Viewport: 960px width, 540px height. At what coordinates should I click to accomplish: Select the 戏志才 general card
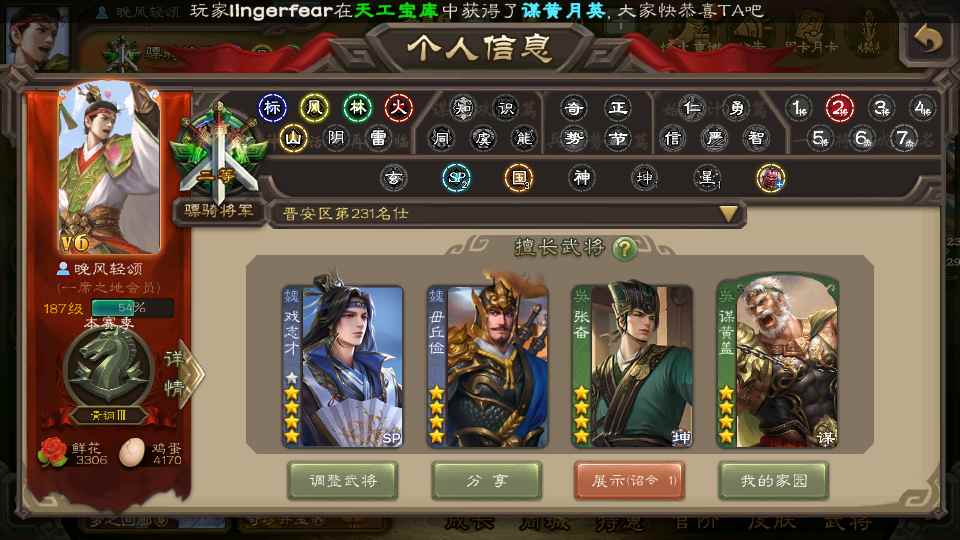343,366
